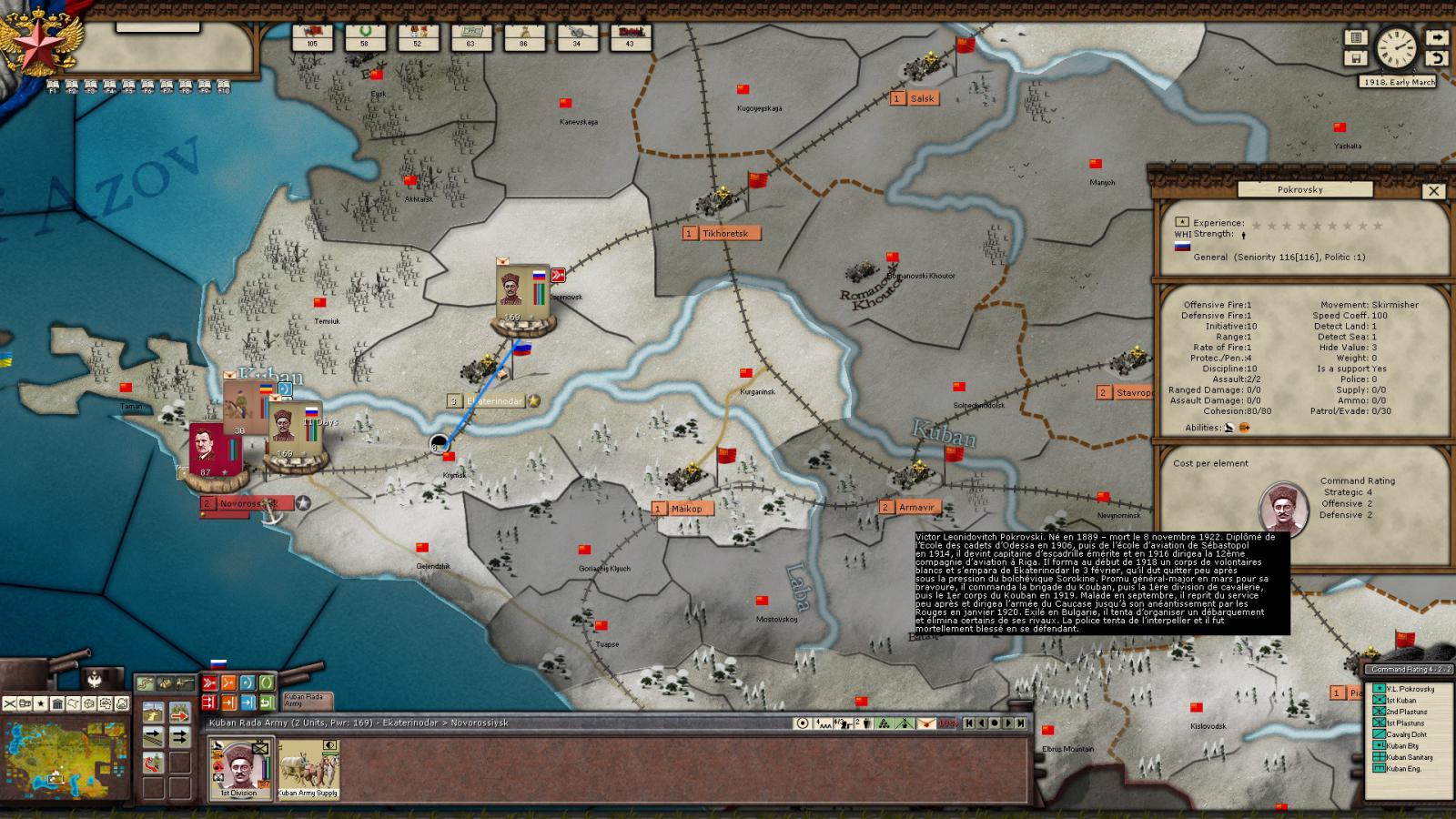Switch to the Kuban Rada Army tab
The width and height of the screenshot is (1456, 819).
tap(308, 700)
